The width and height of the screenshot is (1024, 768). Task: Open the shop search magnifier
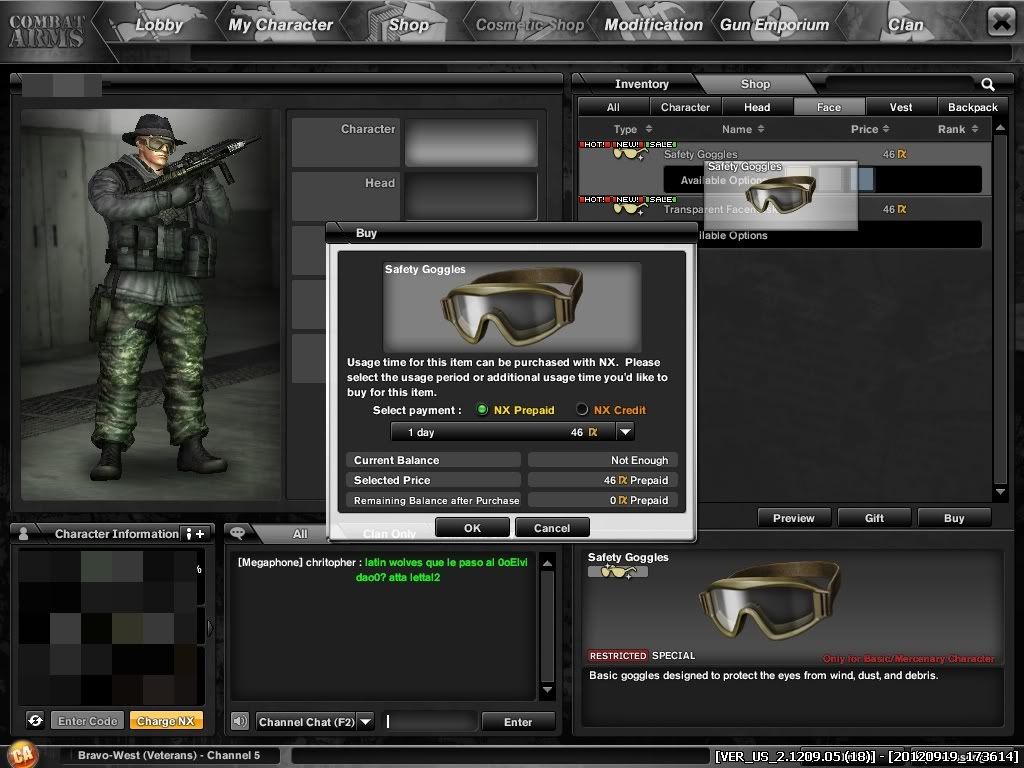tap(988, 85)
